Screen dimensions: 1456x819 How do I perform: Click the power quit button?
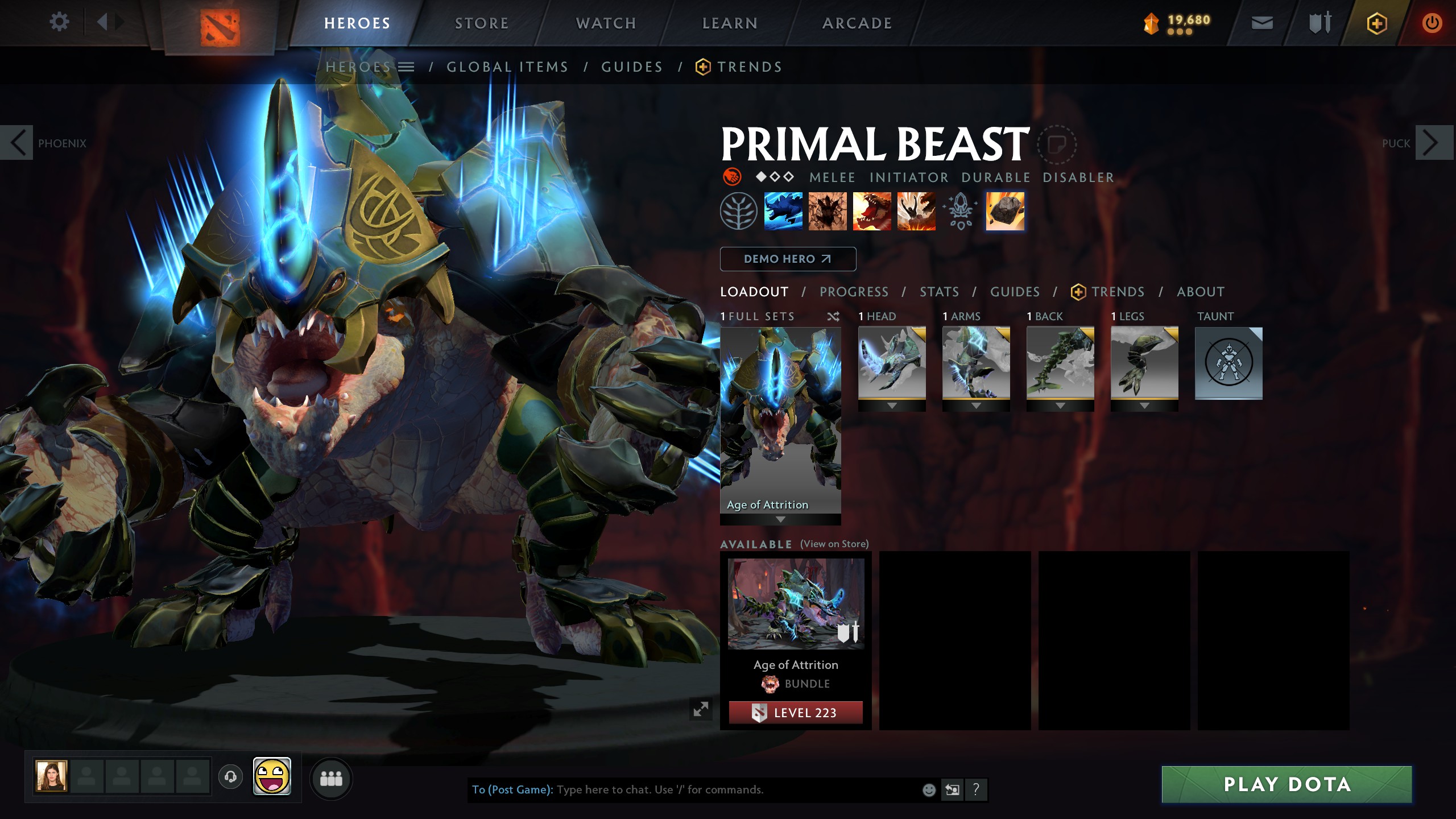point(1432,23)
